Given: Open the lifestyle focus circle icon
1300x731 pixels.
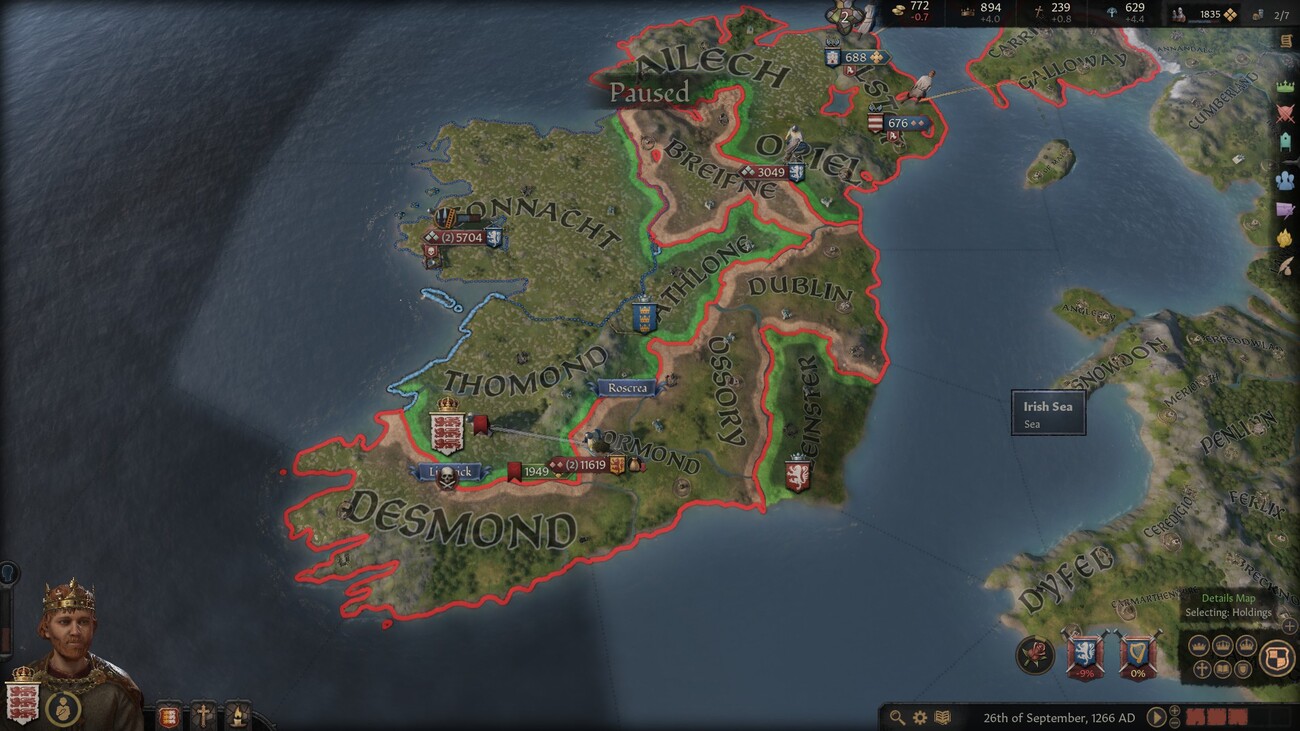Looking at the screenshot, I should (x=63, y=710).
